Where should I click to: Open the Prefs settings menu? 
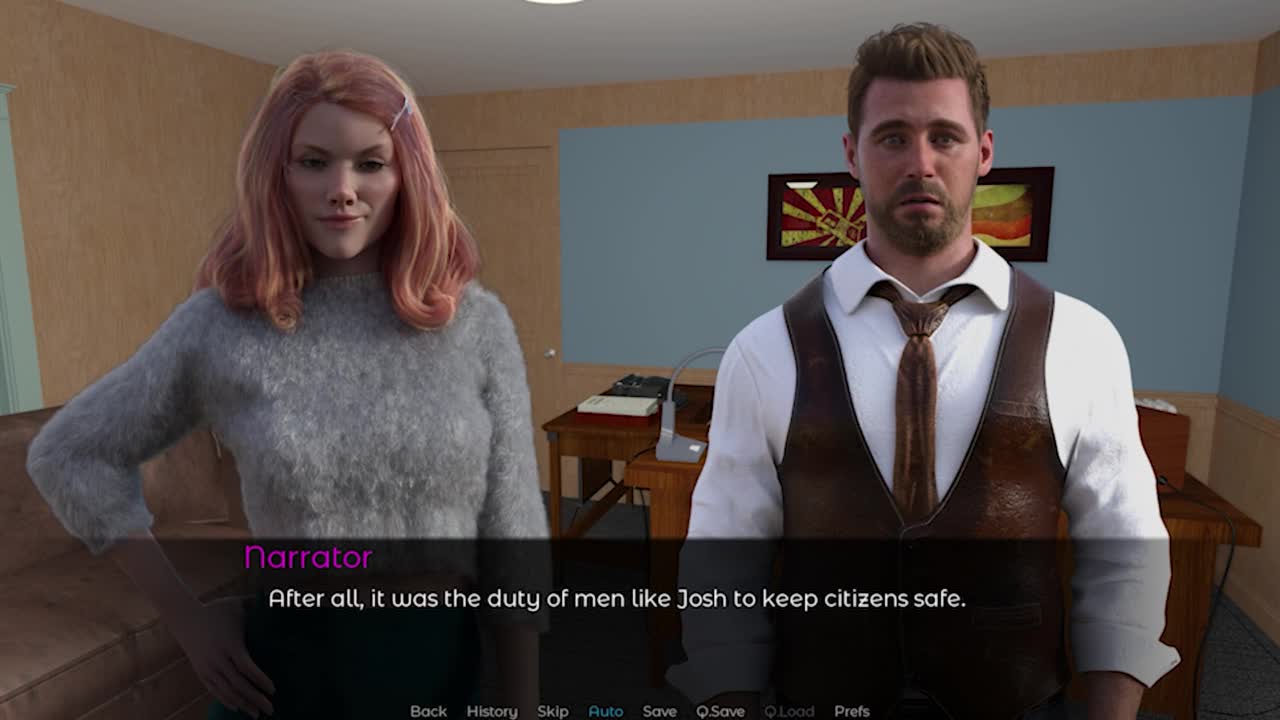[851, 711]
